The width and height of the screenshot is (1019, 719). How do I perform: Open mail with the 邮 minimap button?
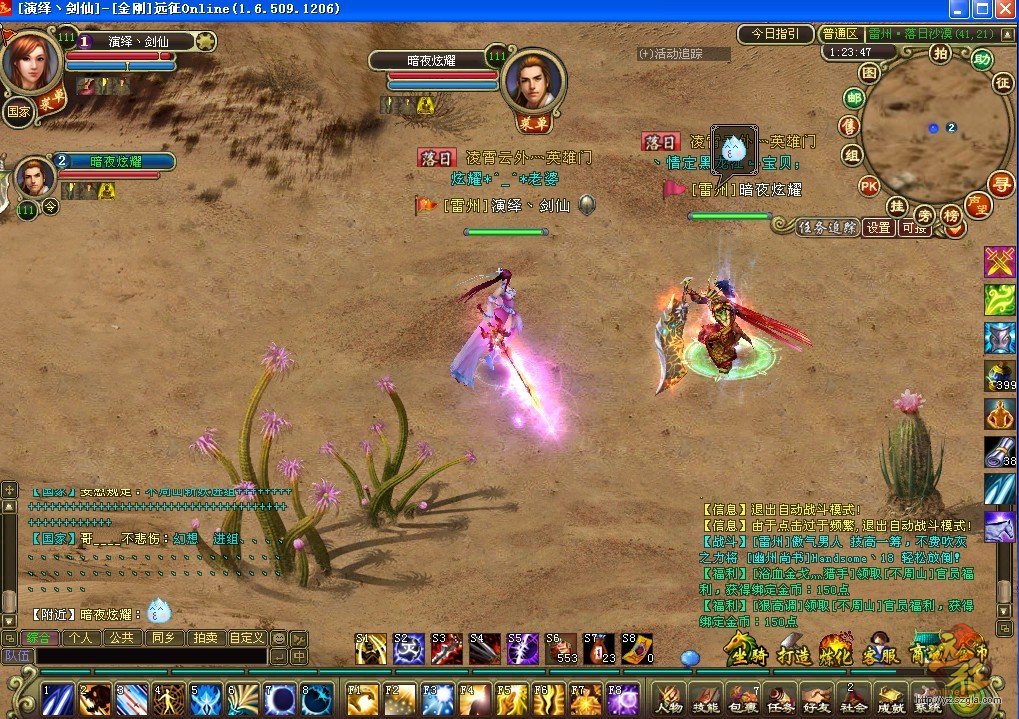click(853, 98)
